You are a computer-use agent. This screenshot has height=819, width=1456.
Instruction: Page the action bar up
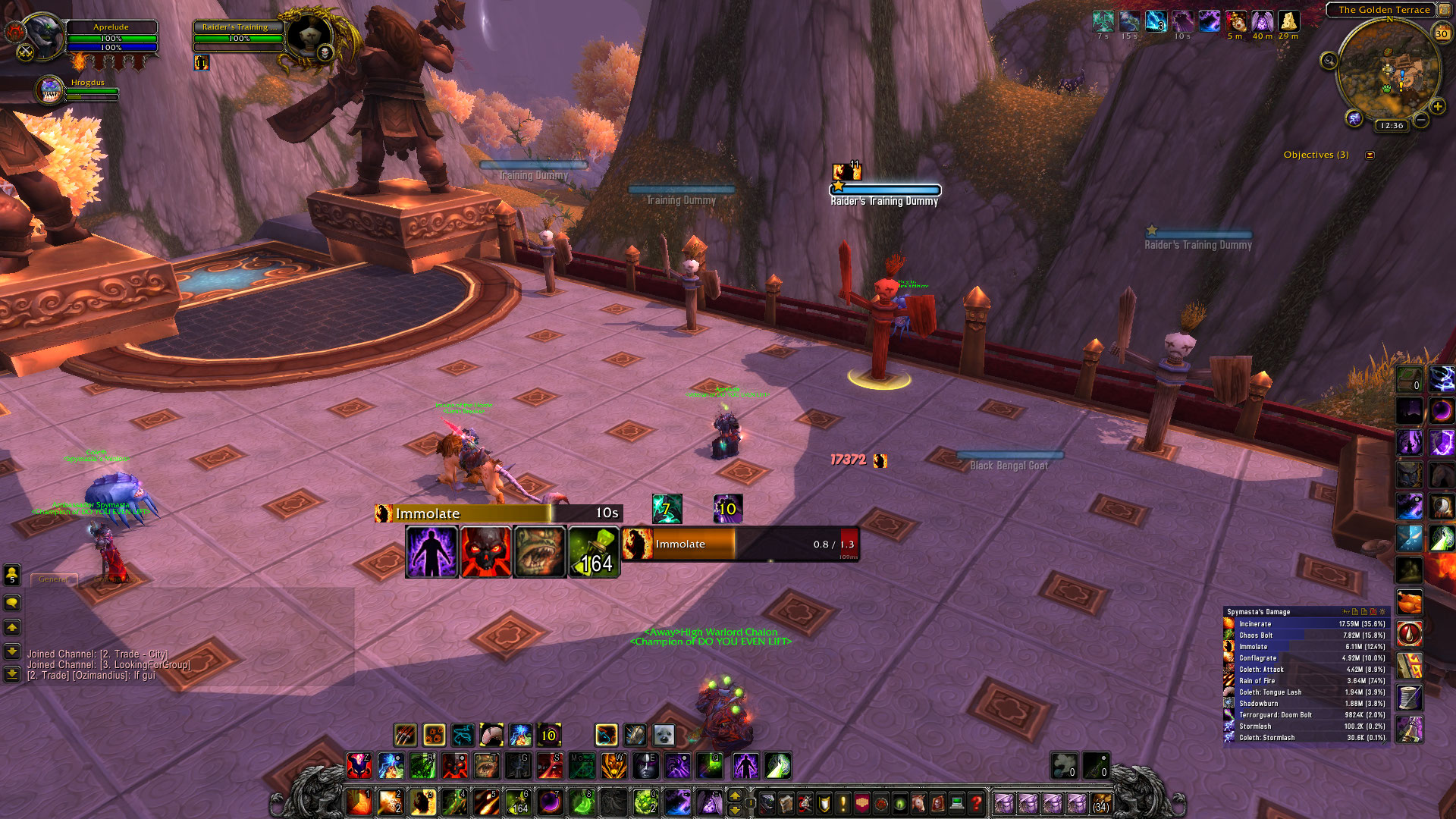click(734, 795)
